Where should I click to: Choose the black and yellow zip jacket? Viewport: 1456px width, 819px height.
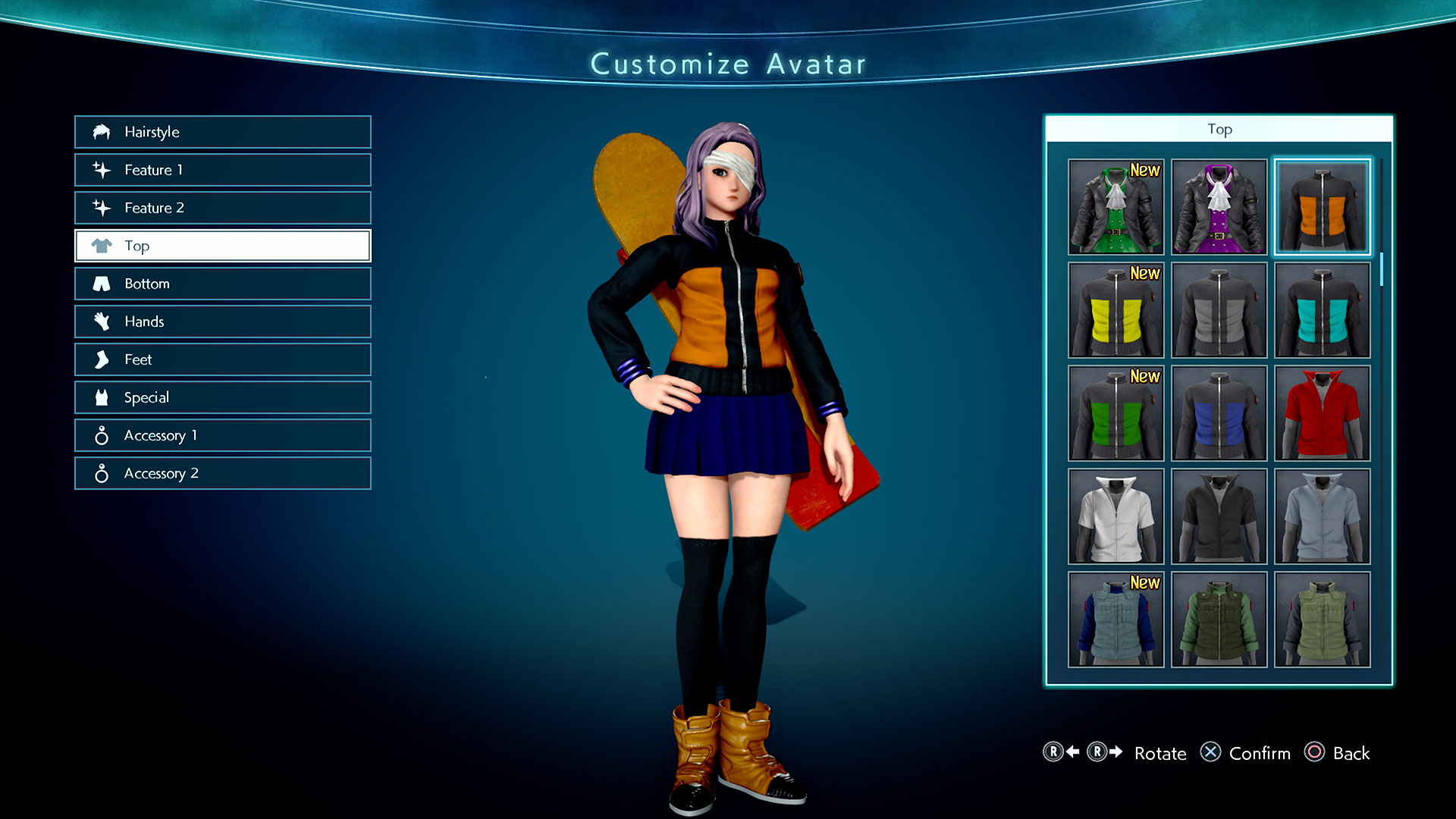[x=1116, y=310]
